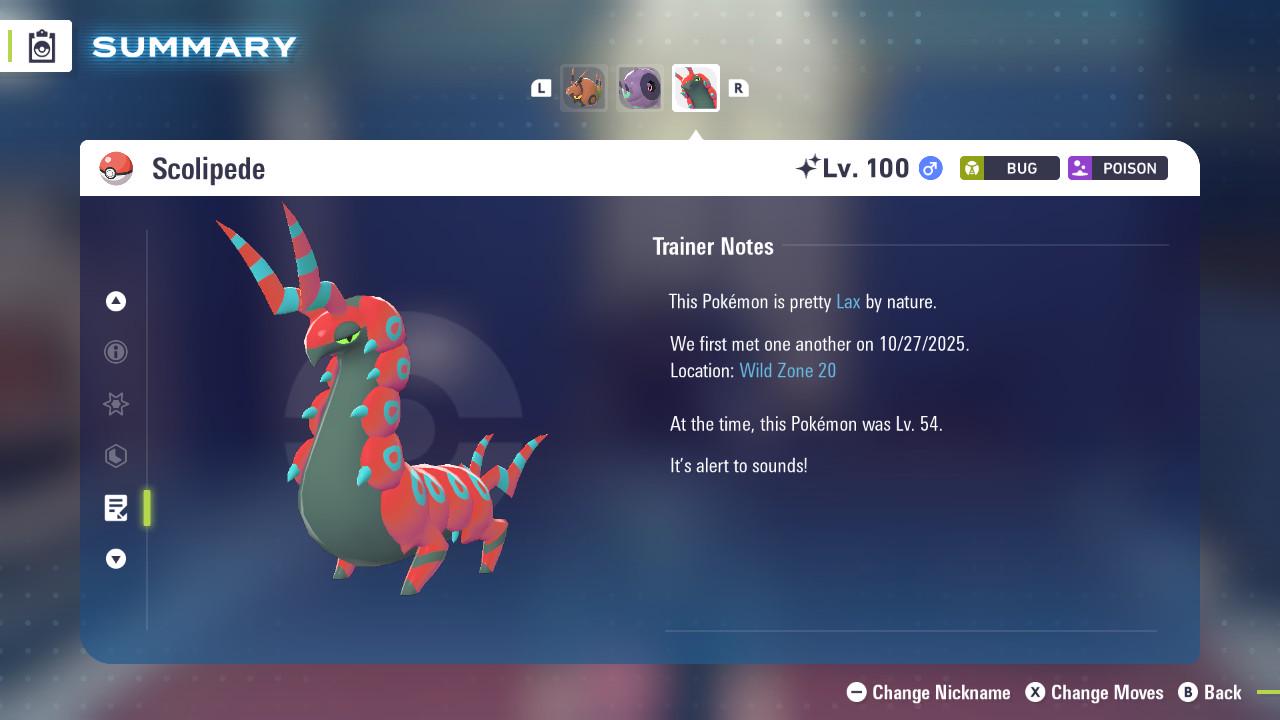Viewport: 1280px width, 720px height.
Task: Click the Poké Ball icon beside Scolipede
Action: tap(116, 168)
